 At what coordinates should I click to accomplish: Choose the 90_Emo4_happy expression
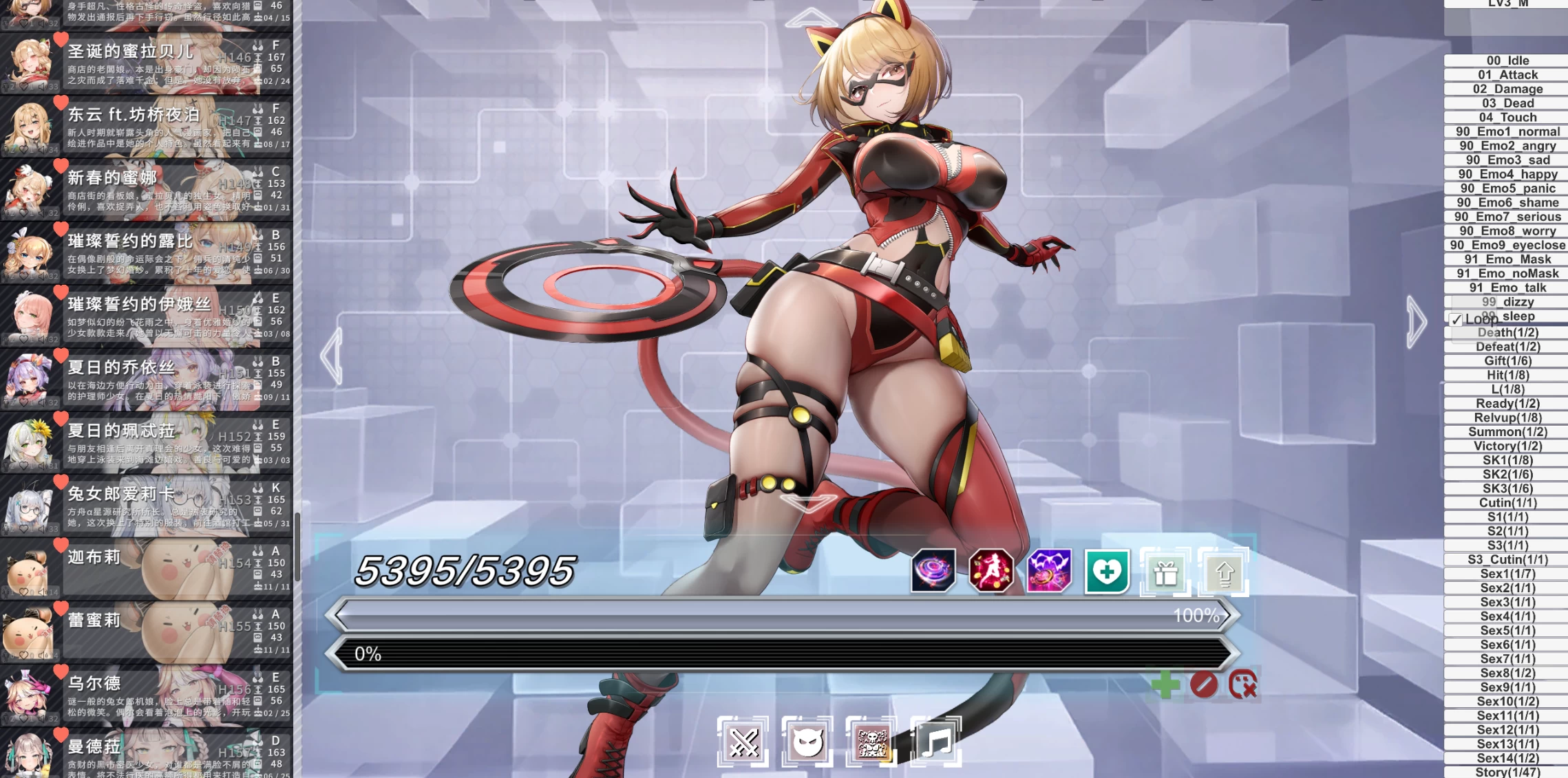[x=1507, y=174]
